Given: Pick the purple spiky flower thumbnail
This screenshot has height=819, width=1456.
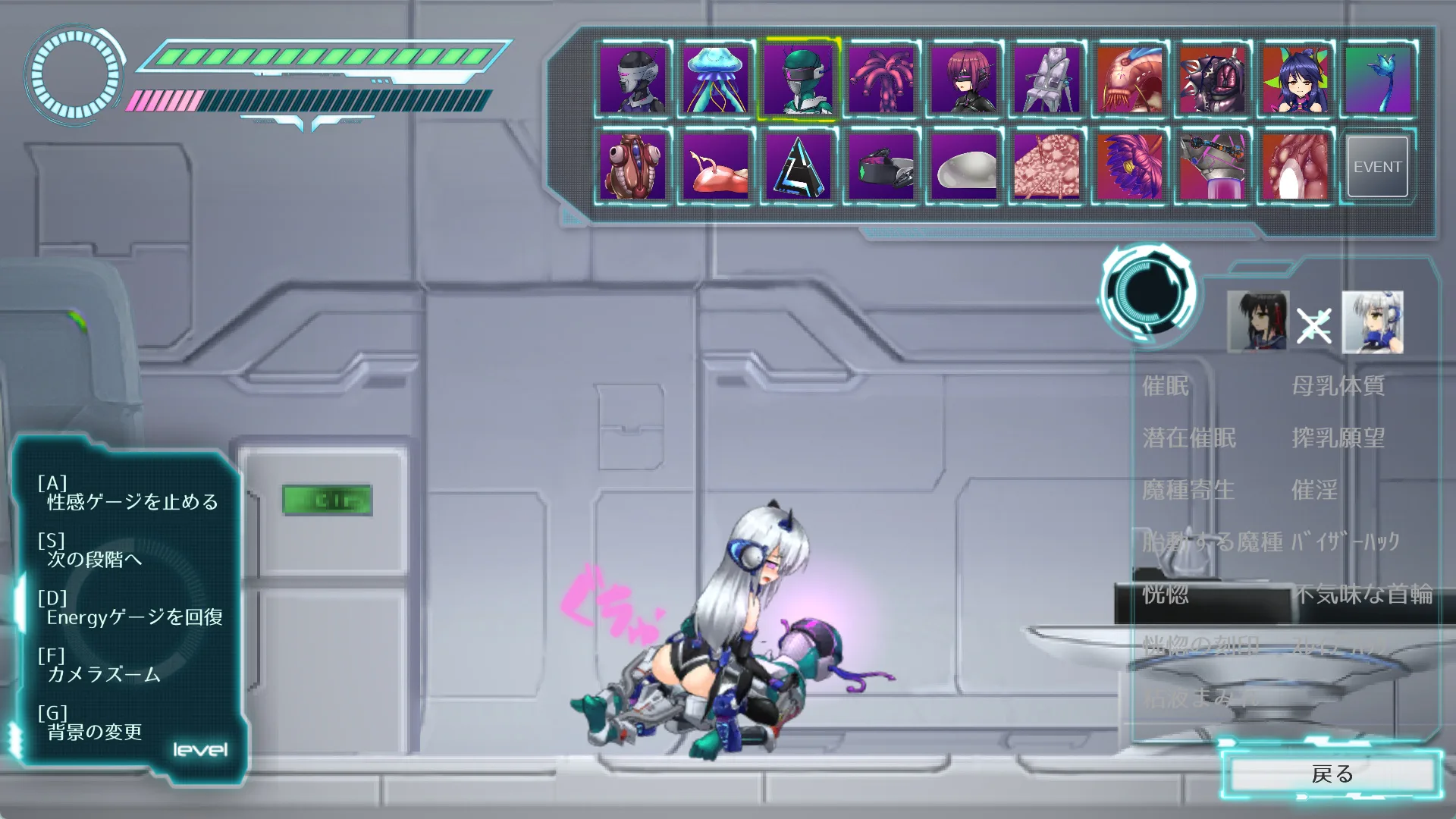Looking at the screenshot, I should (1130, 167).
